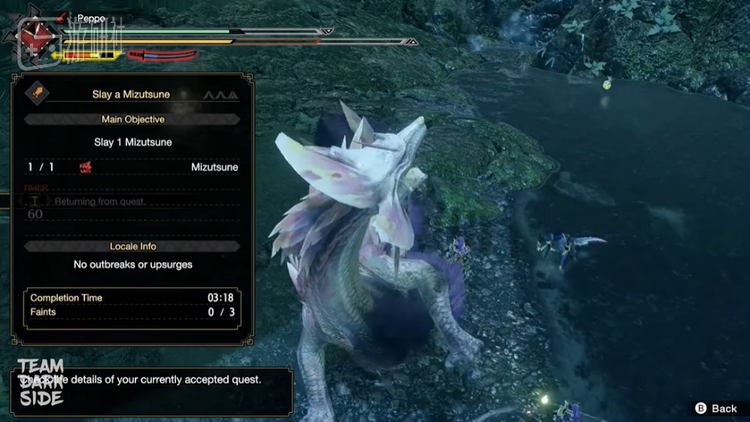Select the Slay a Mizutsune quest title

pyautogui.click(x=130, y=94)
